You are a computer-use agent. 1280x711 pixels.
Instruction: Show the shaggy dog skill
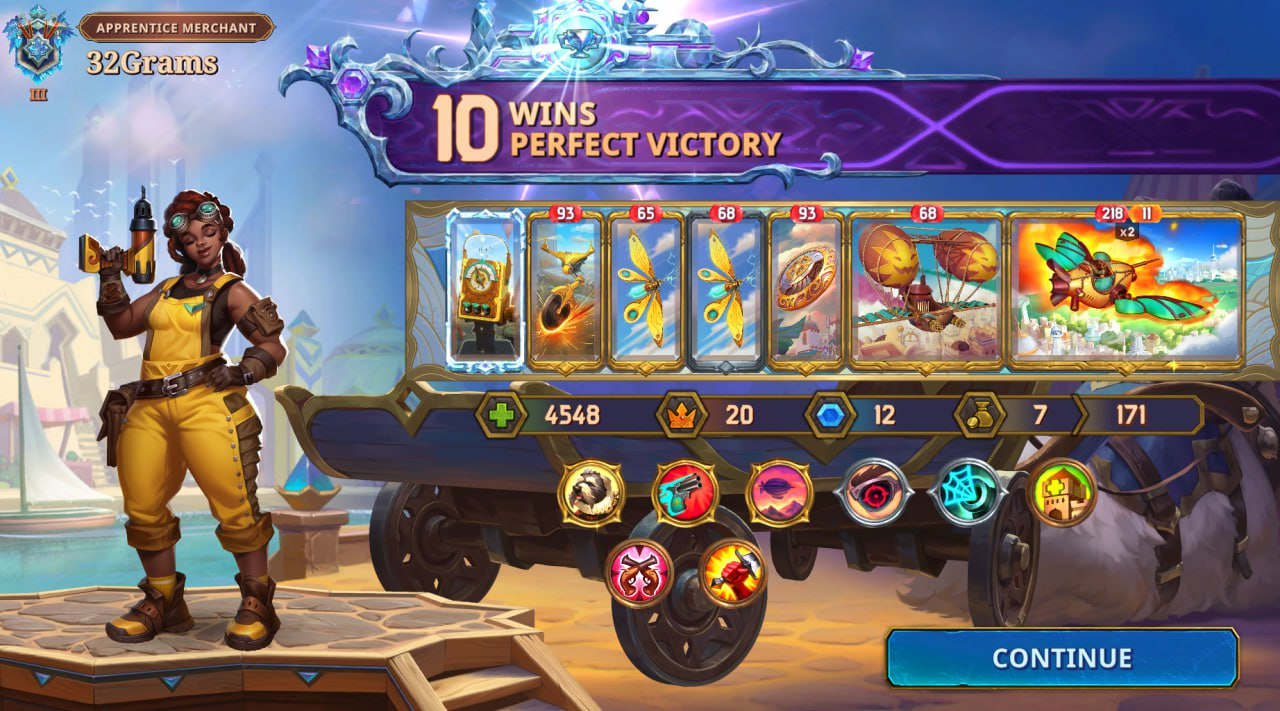[591, 493]
